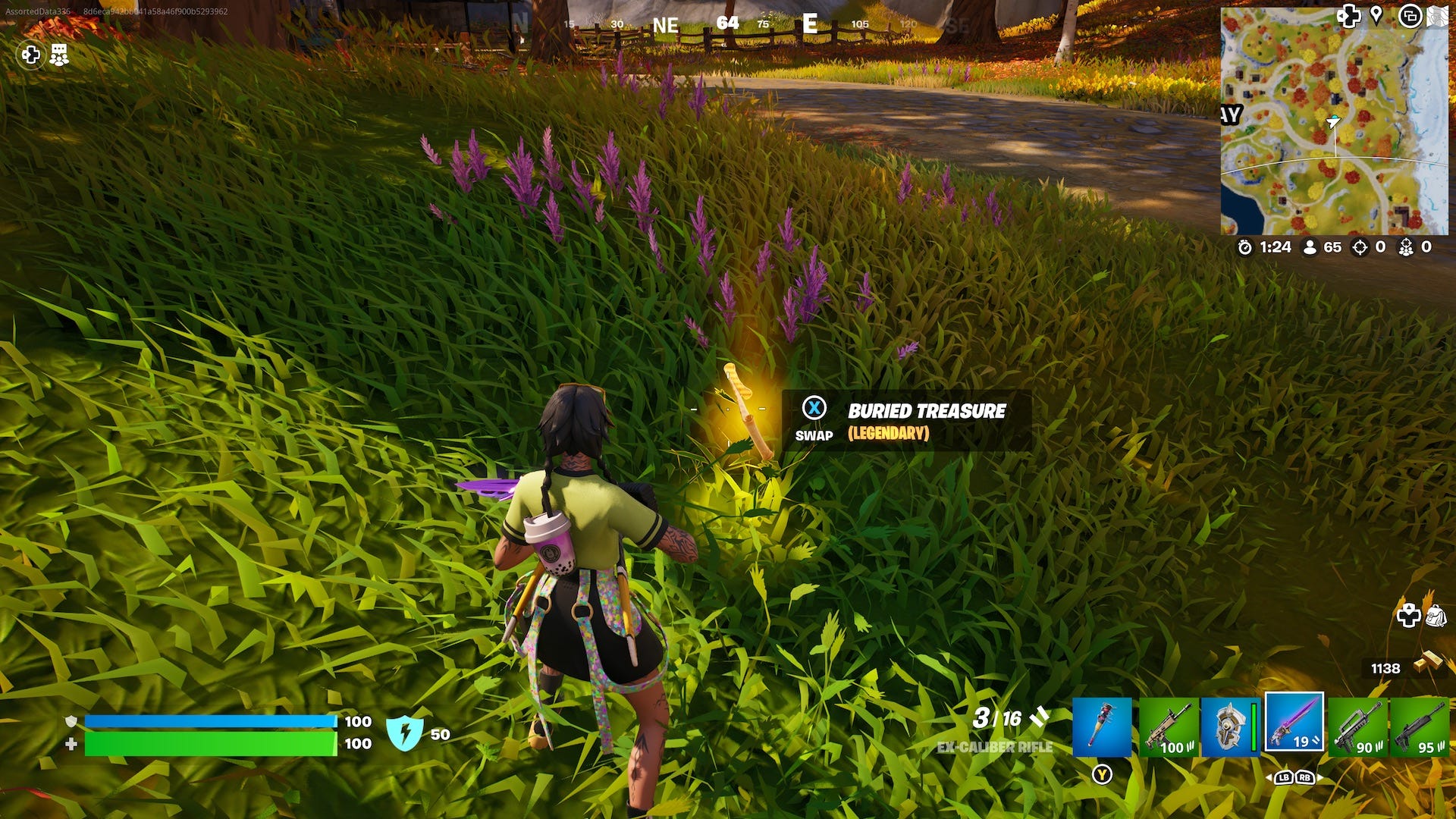Expand the minimap to full screen
The image size is (1456, 819).
(1412, 17)
